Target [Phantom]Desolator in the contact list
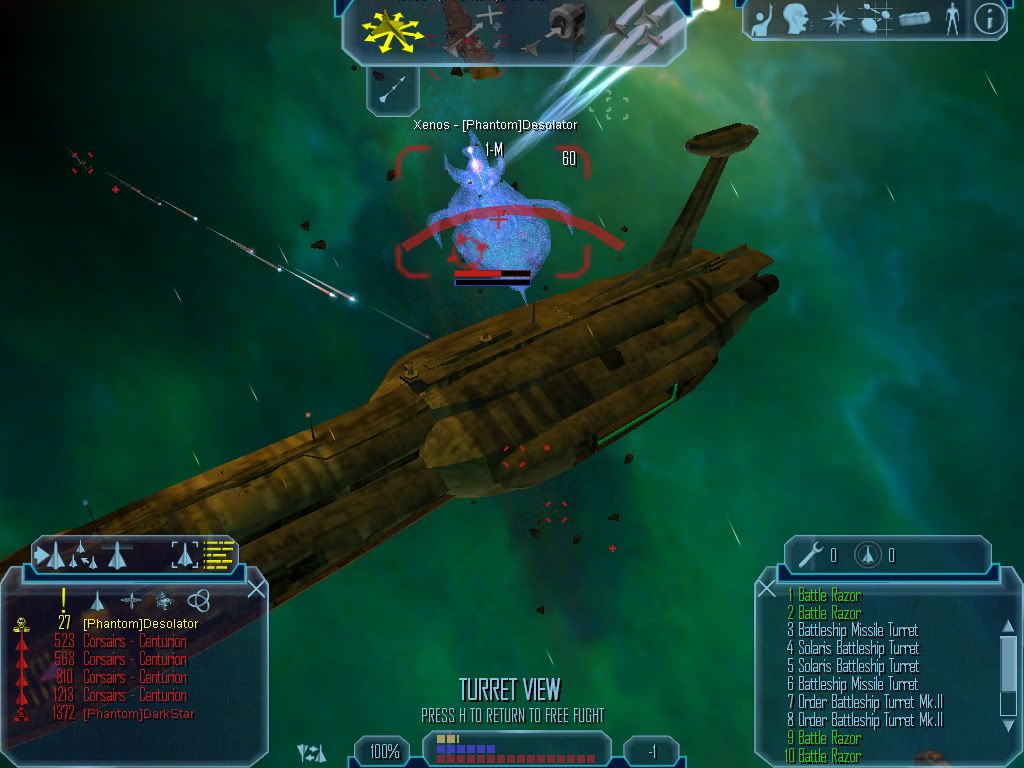 140,624
